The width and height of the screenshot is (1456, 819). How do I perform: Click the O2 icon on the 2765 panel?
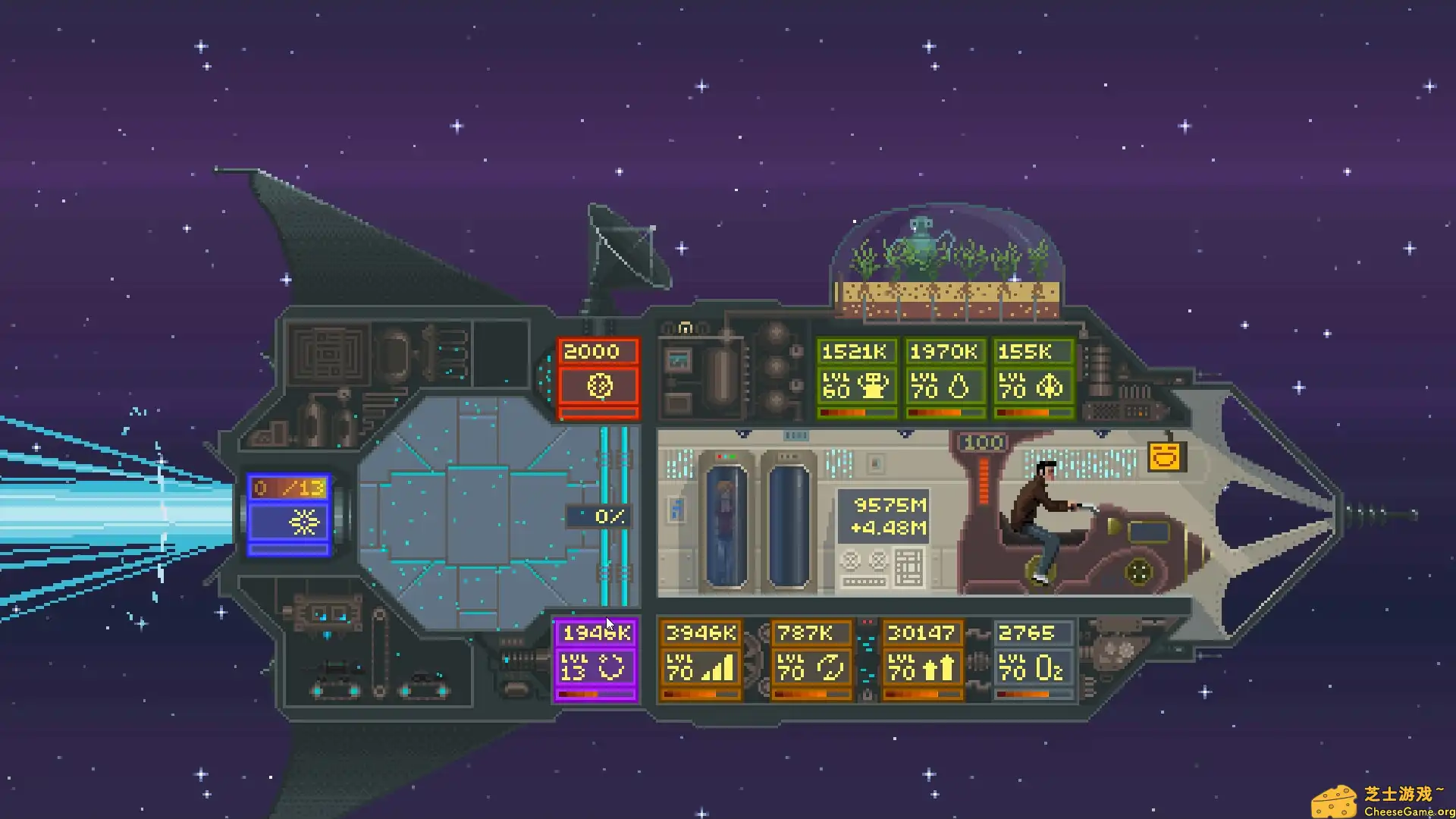coord(1049,666)
